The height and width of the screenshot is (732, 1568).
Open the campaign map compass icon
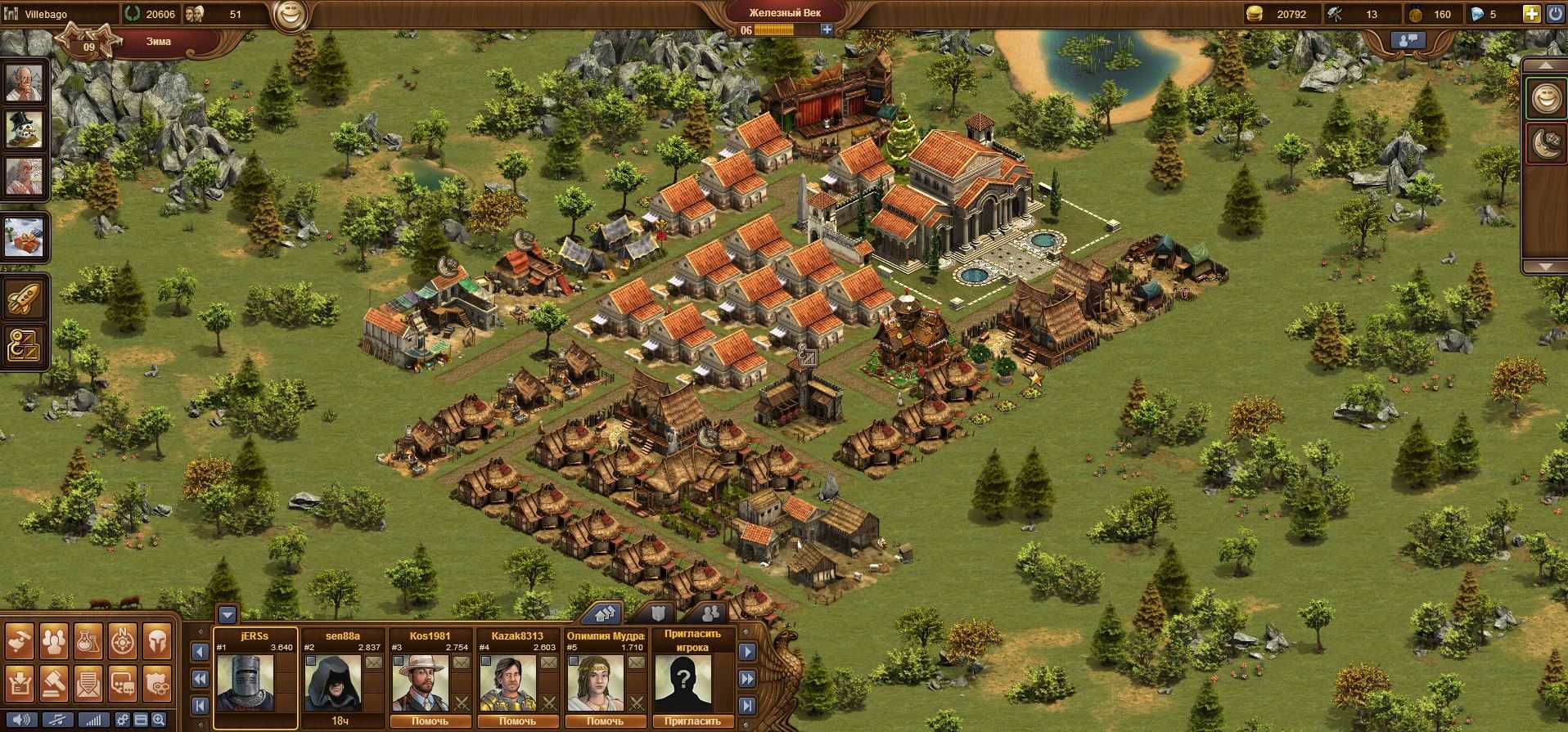pyautogui.click(x=123, y=642)
